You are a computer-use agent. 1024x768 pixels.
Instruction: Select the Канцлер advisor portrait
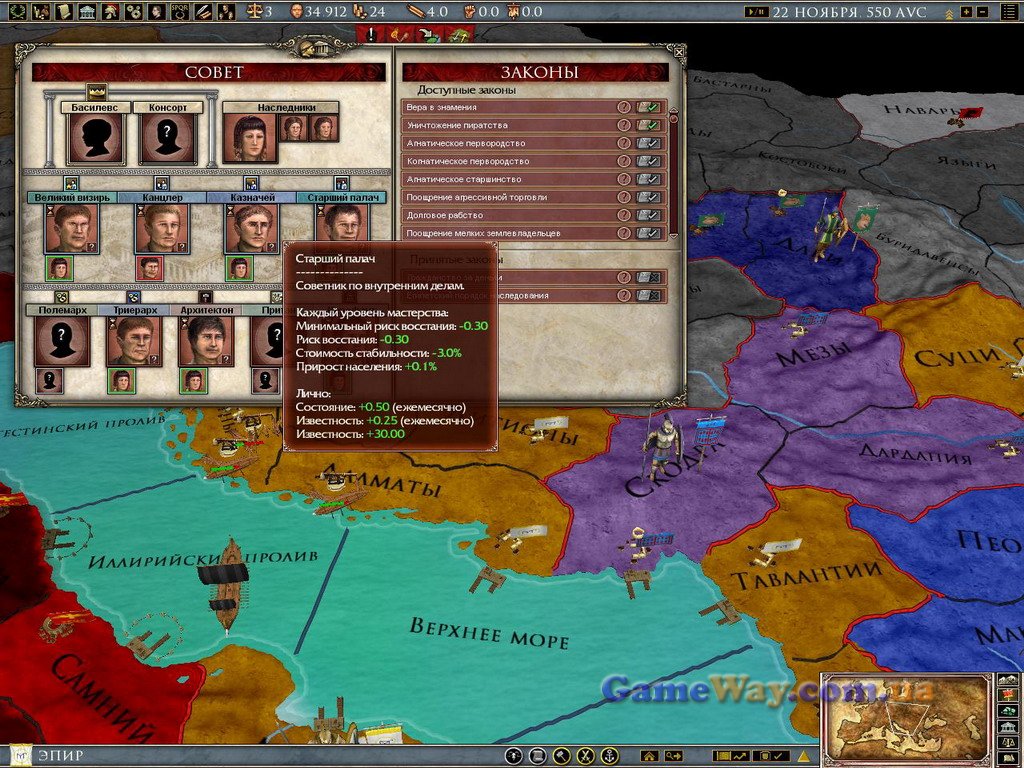click(161, 228)
